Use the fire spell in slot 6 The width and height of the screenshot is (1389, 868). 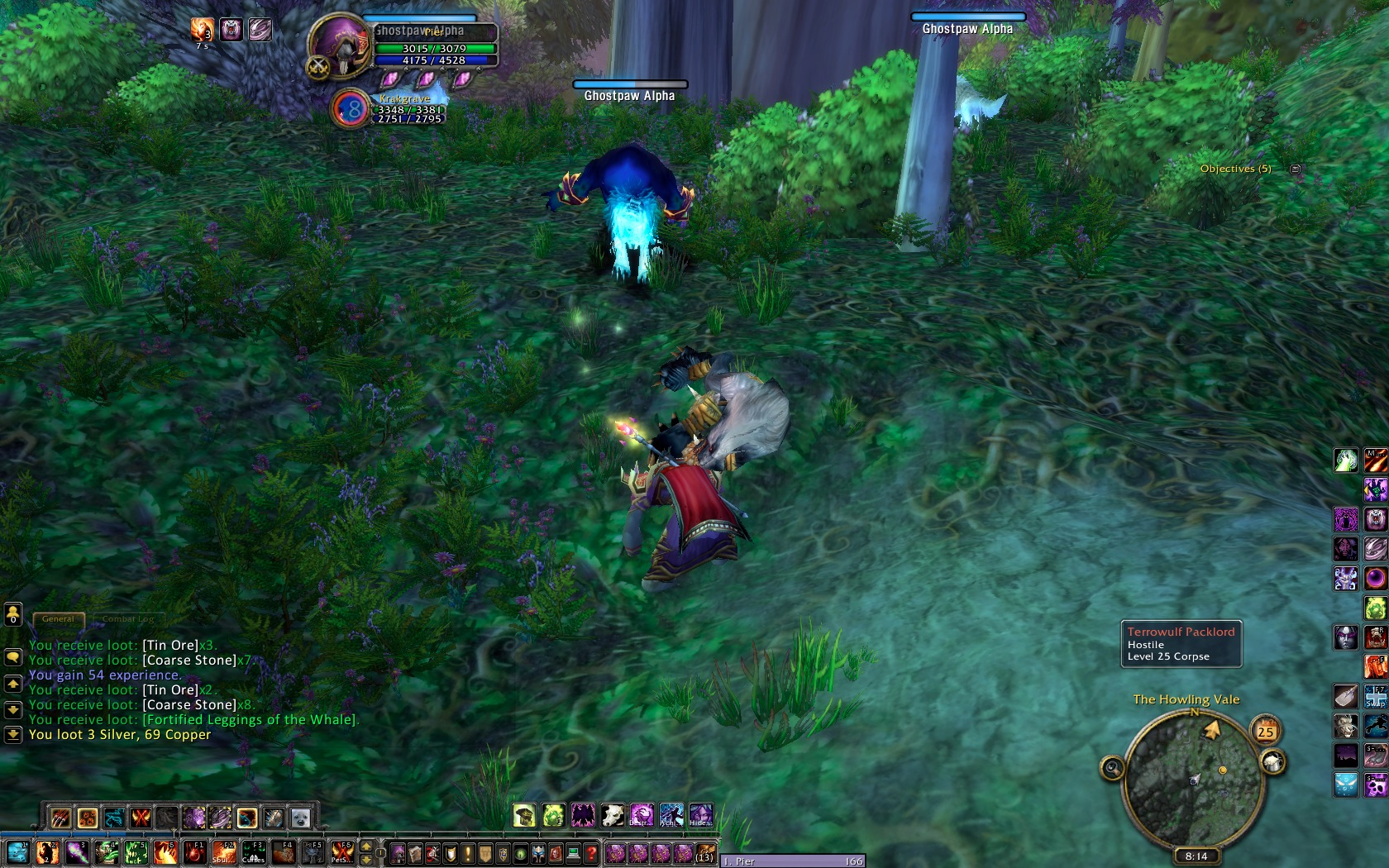coord(165,851)
